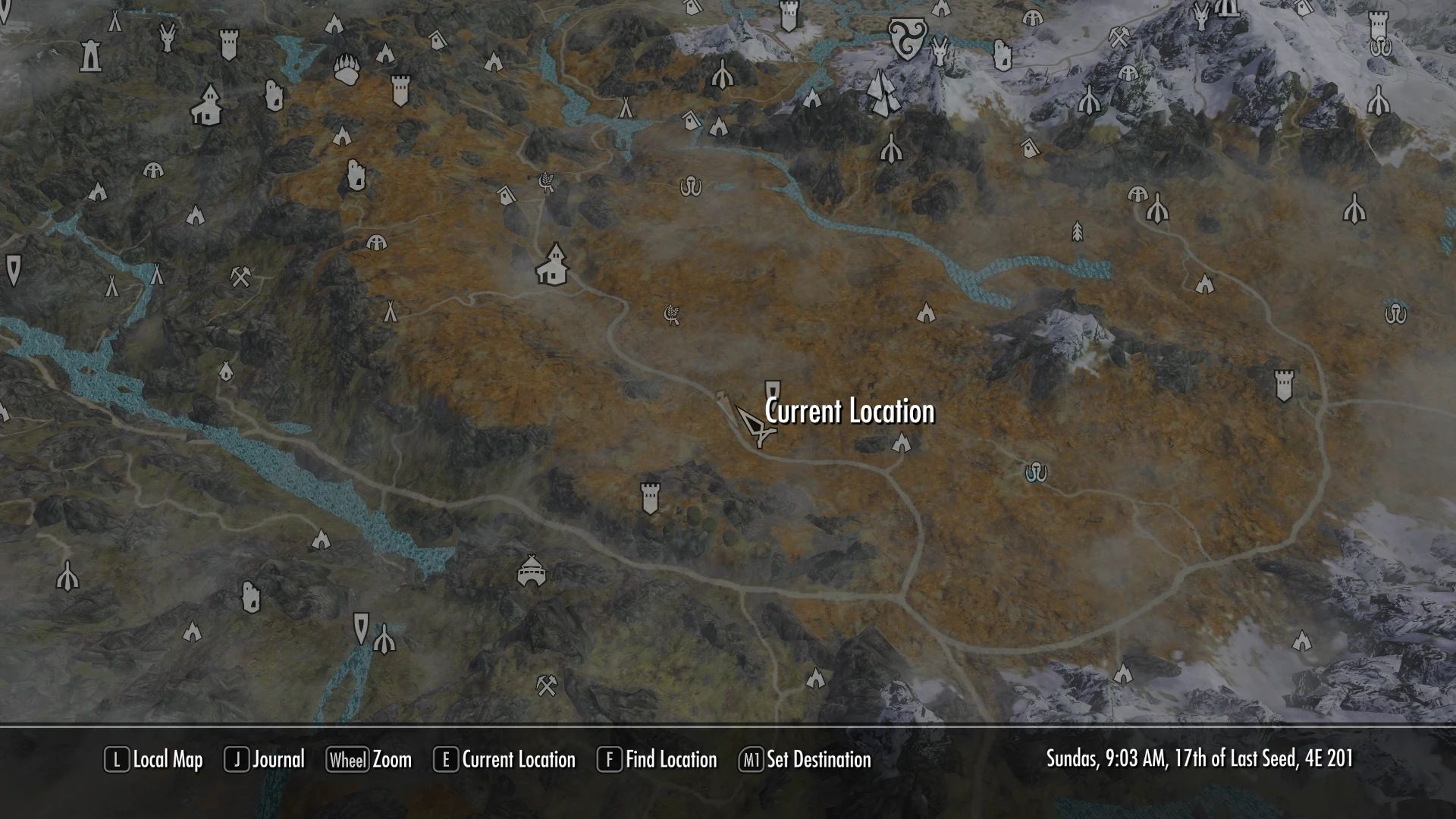This screenshot has width=1456, height=819.
Task: Open the Journal from the map bar
Action: [x=265, y=760]
